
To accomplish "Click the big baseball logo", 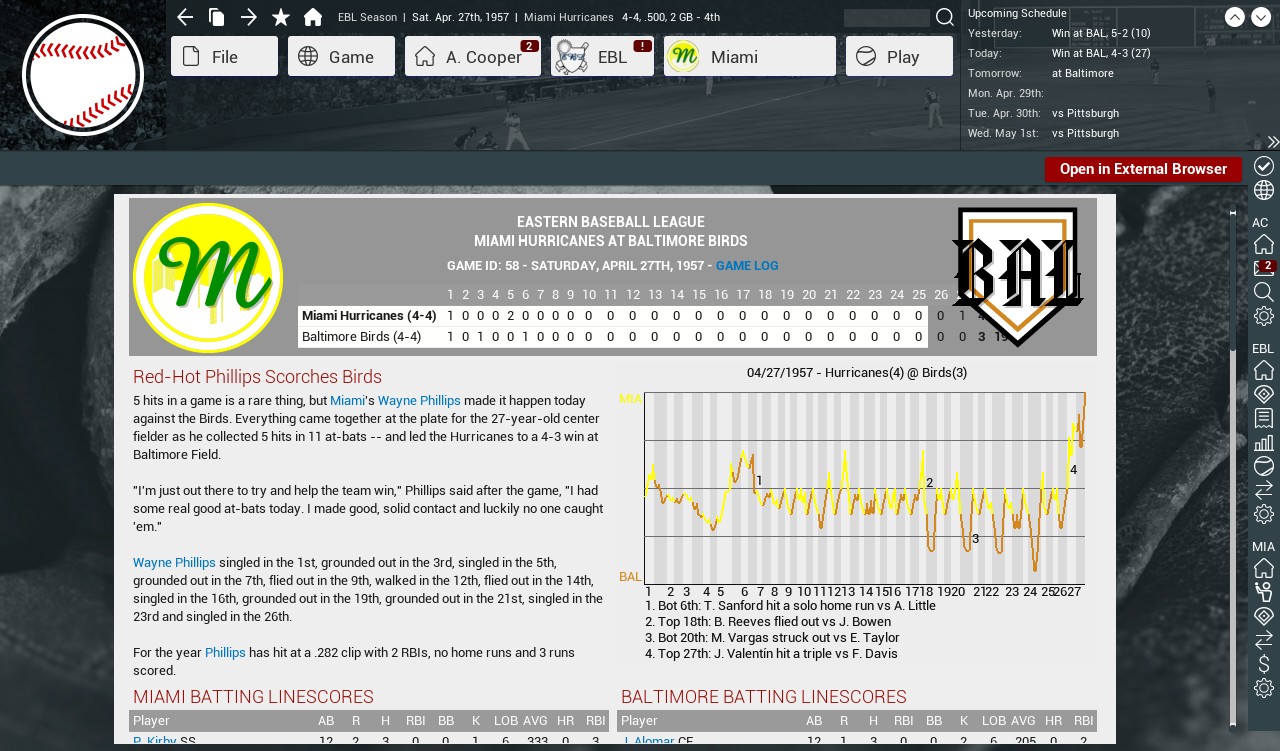I will point(83,75).
